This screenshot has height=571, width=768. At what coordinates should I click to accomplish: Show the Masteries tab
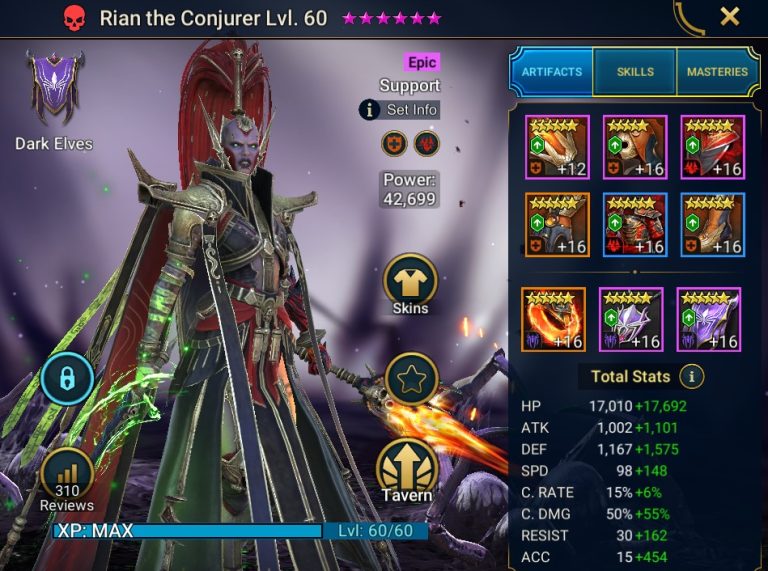pos(717,72)
